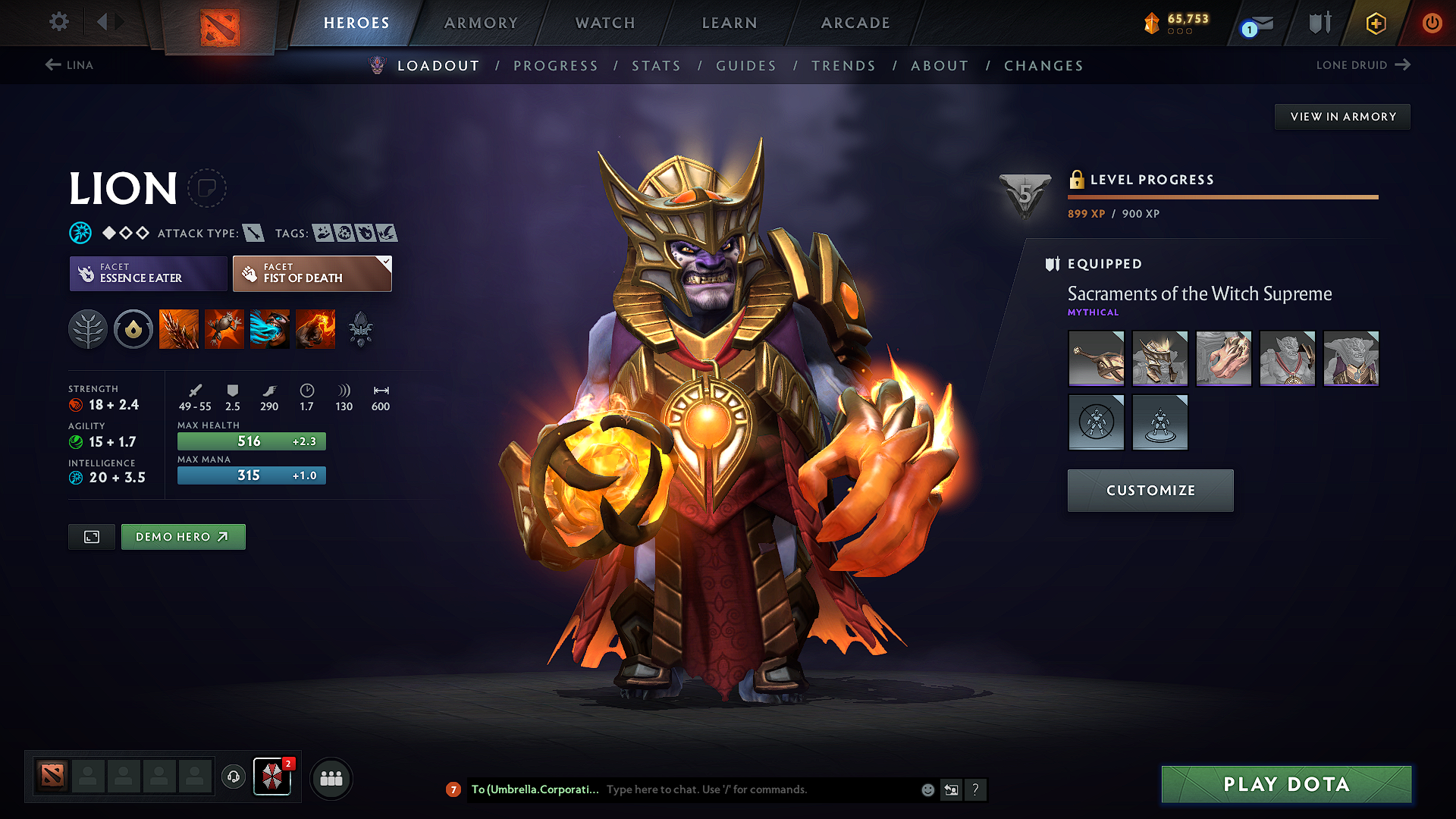Open Lion's talent tree icon
The width and height of the screenshot is (1456, 819).
pyautogui.click(x=88, y=328)
